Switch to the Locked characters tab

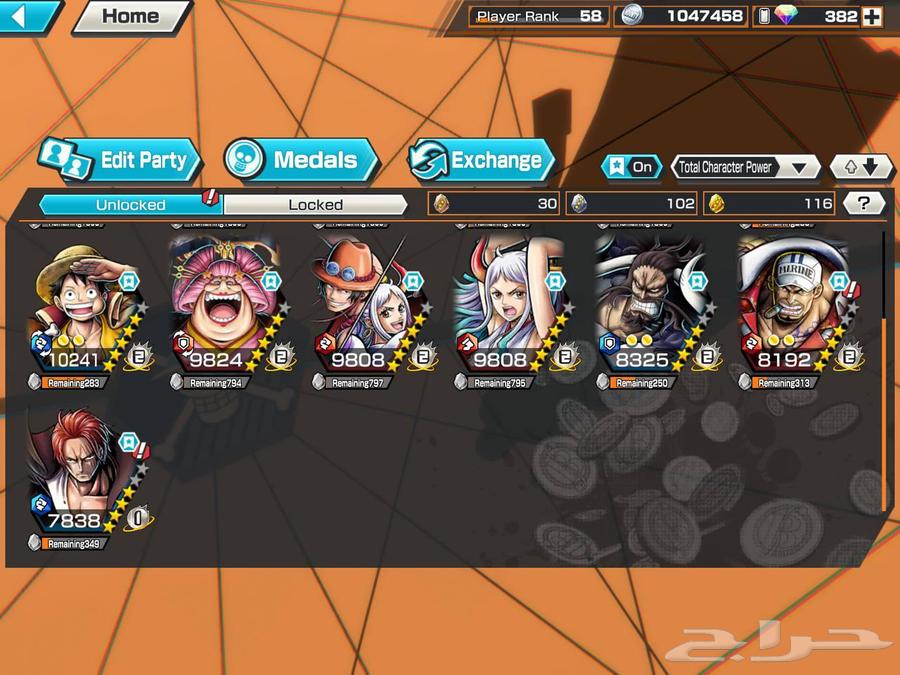pos(316,204)
